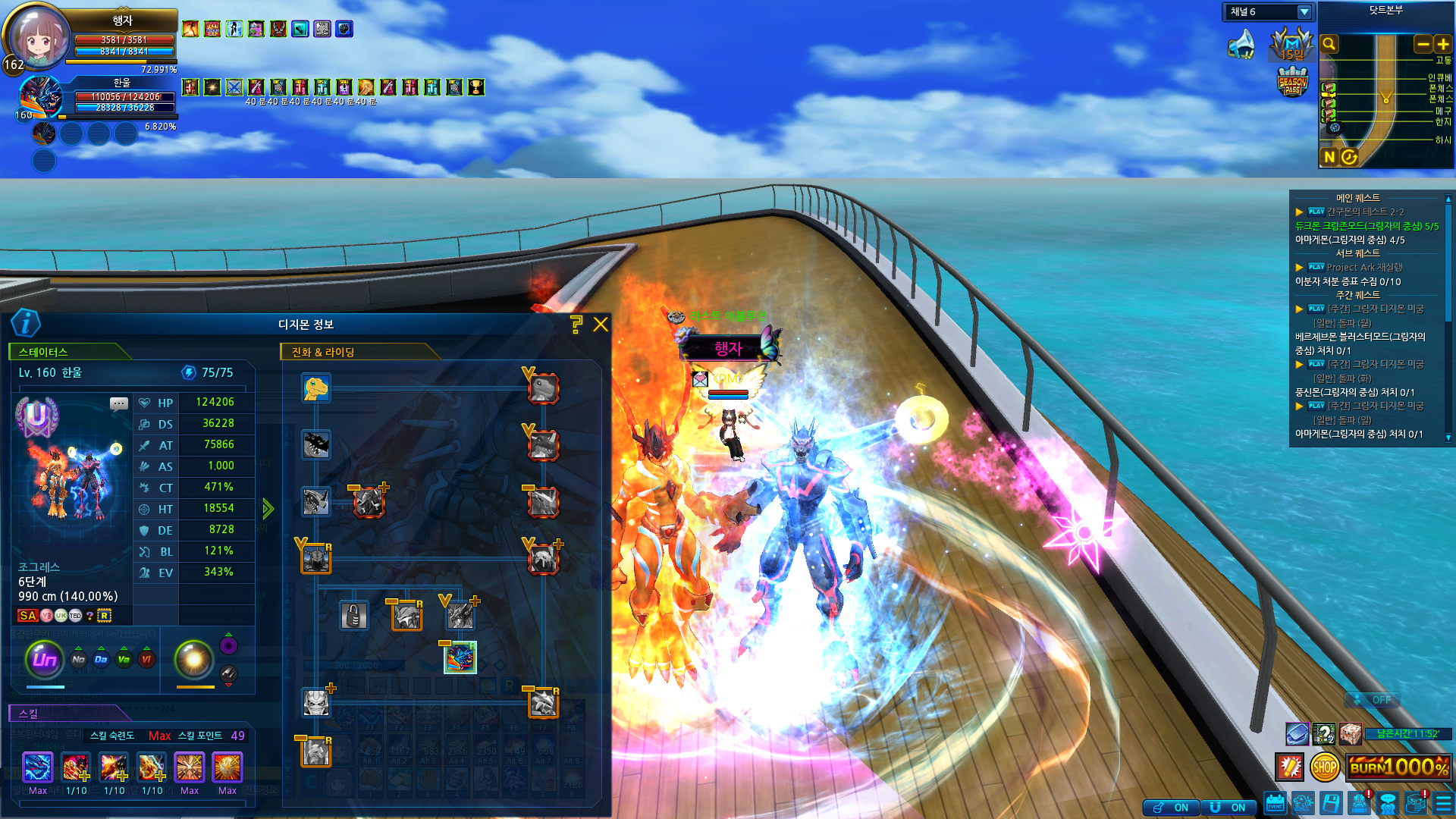
Task: Select the 간쿠몬의 테스트 2-2 main quest
Action: pos(1365,212)
